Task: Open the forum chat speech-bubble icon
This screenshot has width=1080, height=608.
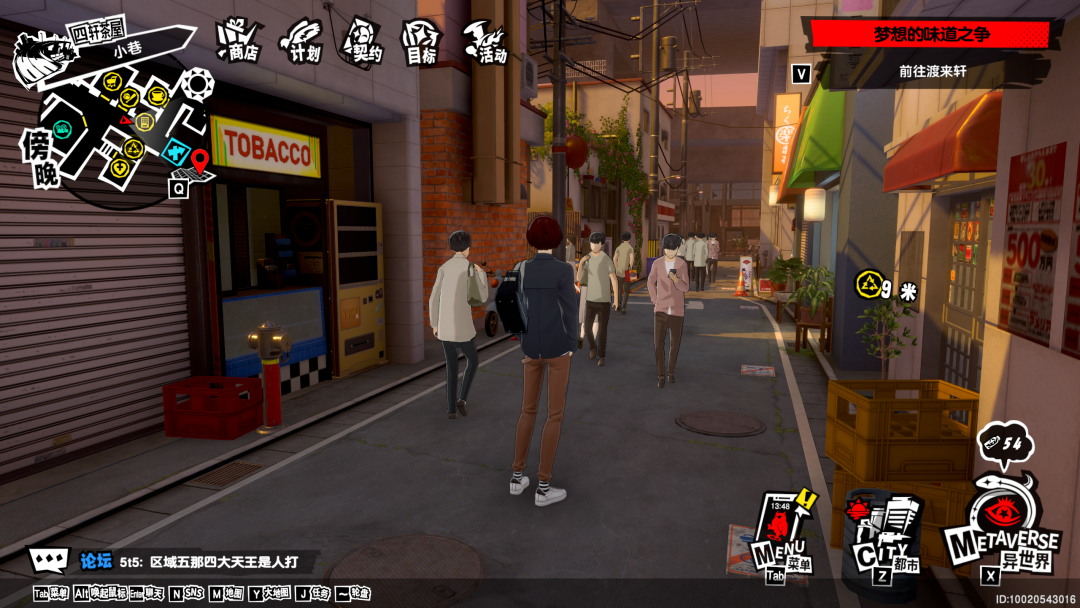Action: (x=48, y=561)
